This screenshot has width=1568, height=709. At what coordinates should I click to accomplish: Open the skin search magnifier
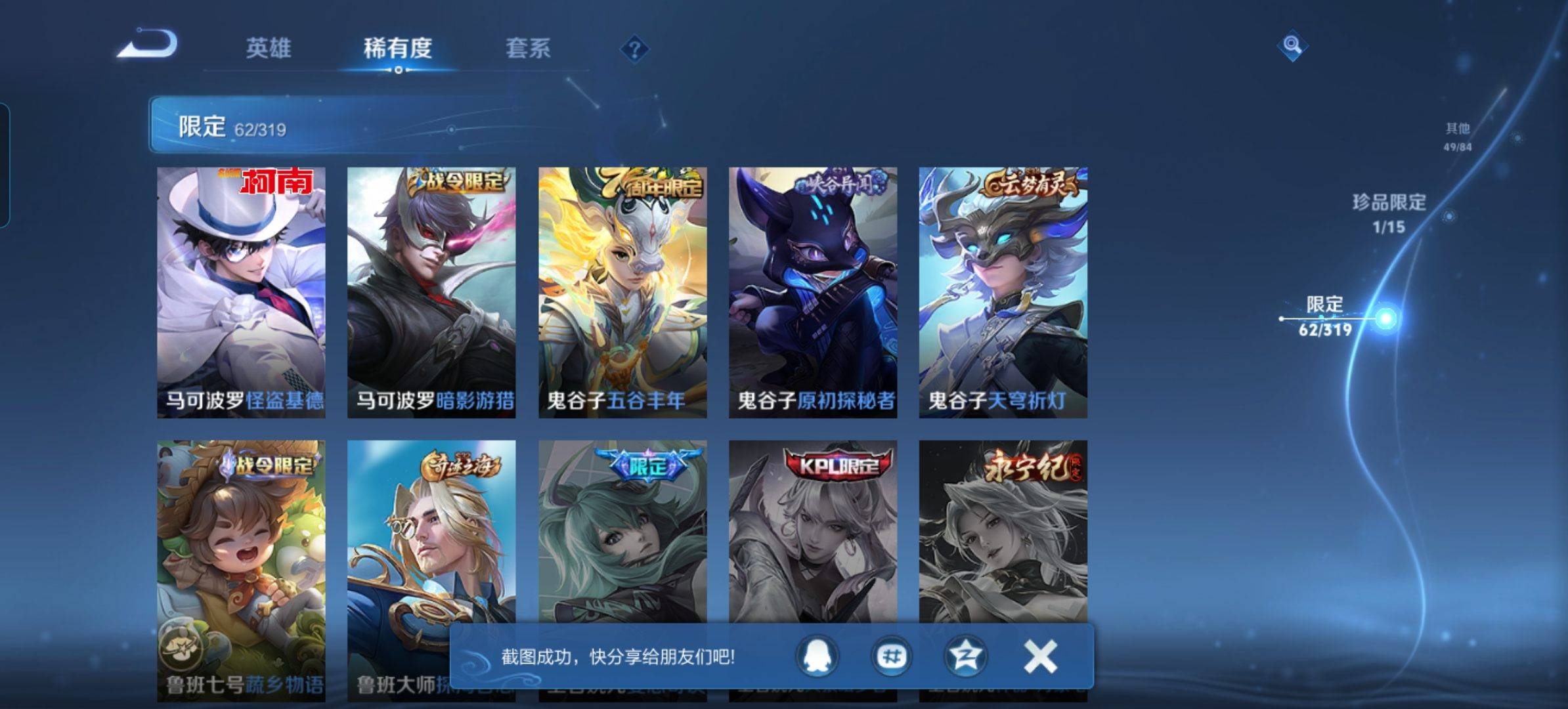pos(1292,45)
